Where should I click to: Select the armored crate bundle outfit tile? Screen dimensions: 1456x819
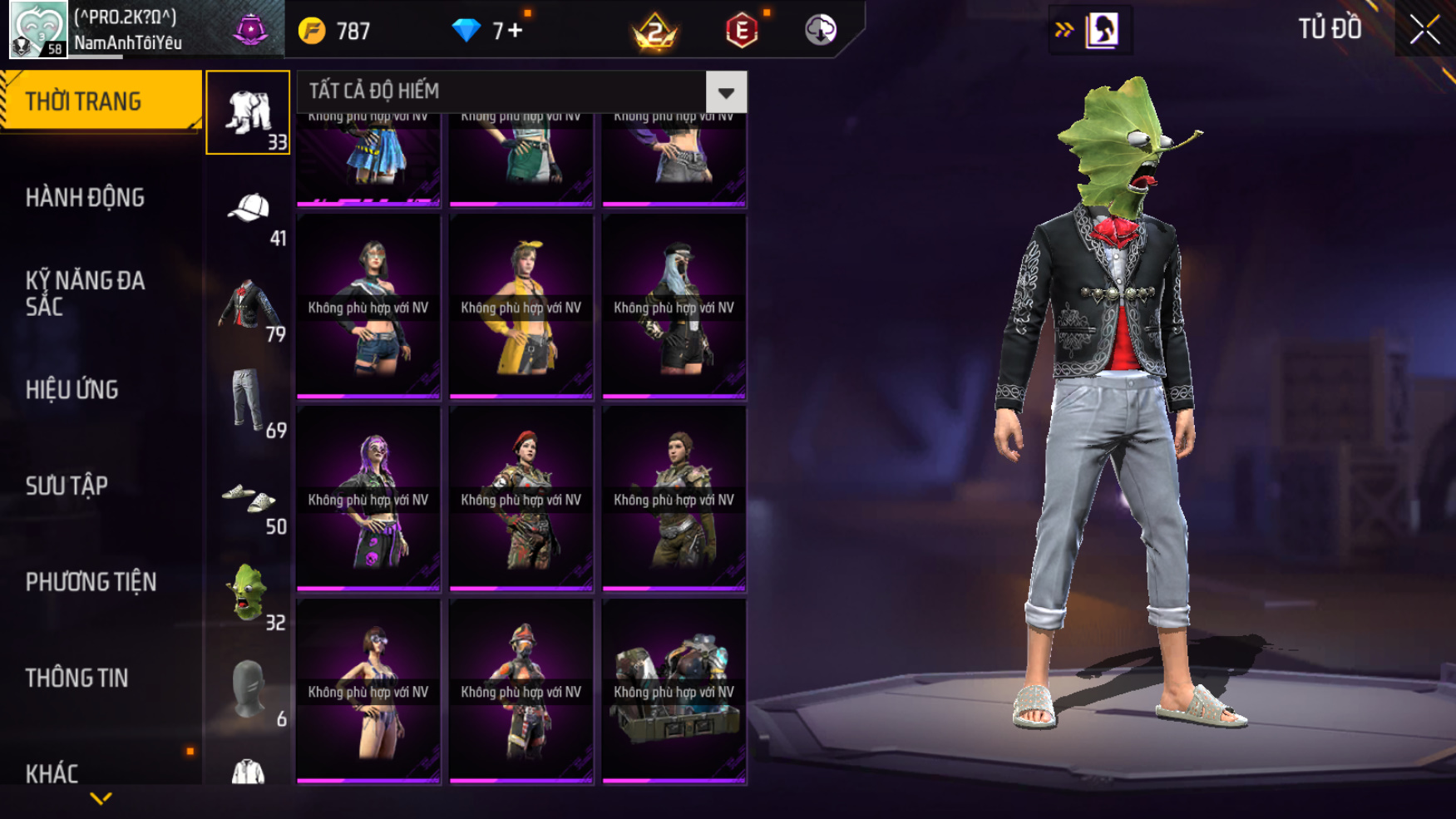coord(674,692)
